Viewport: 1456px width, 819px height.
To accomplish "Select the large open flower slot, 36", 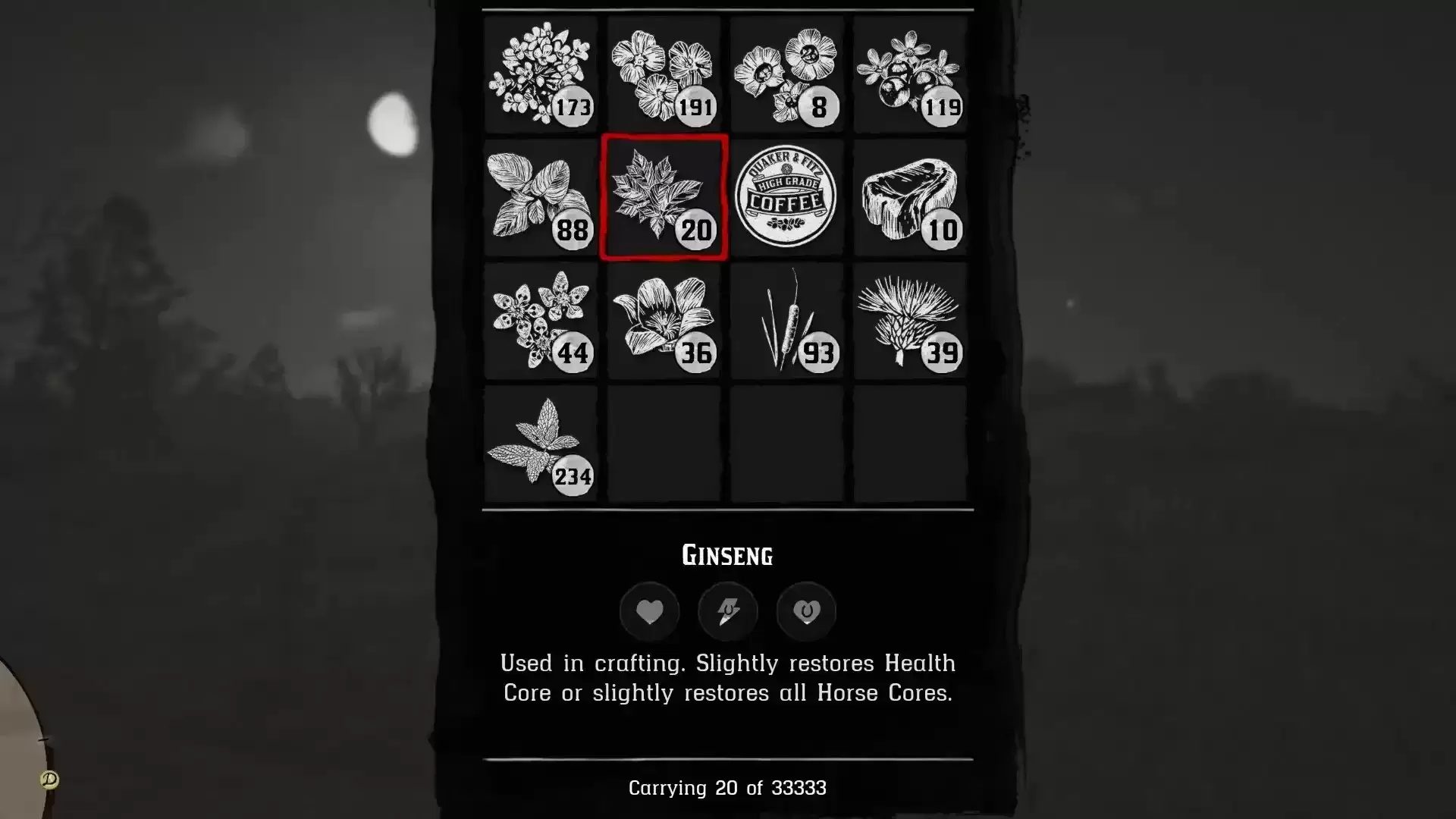I will point(664,321).
